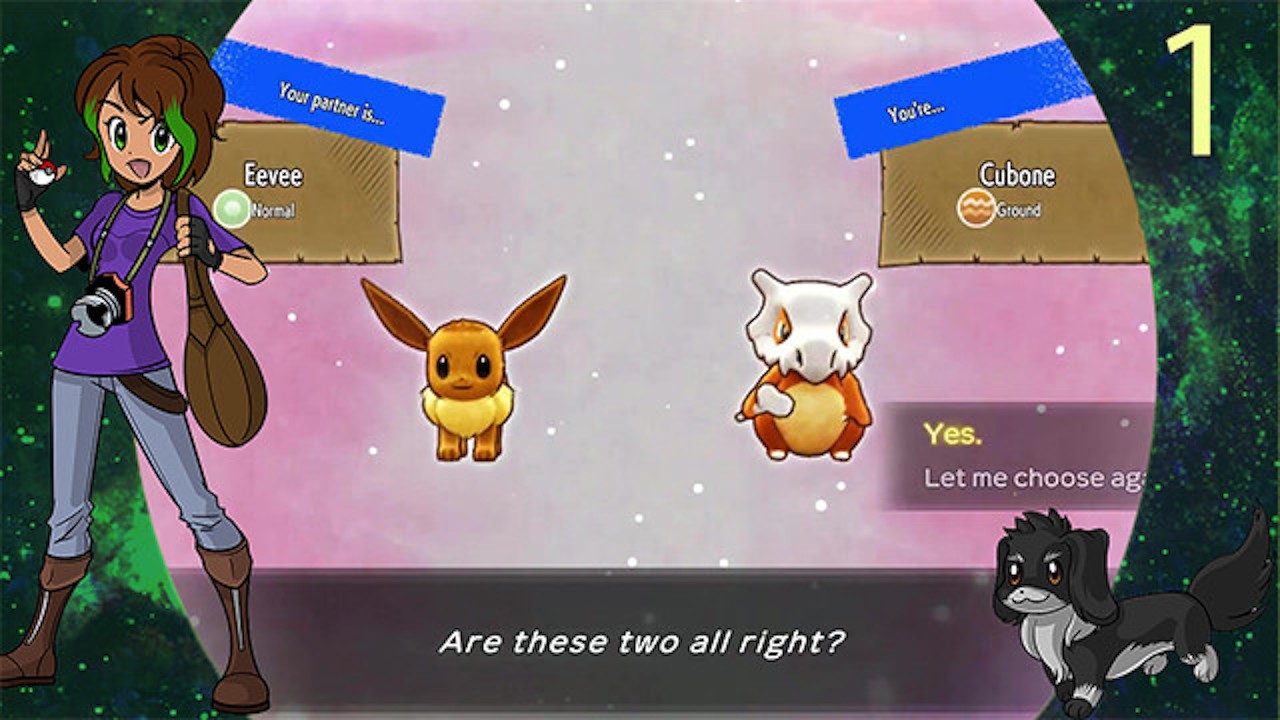Confirm with the Yes option
The image size is (1280, 720).
tap(953, 434)
